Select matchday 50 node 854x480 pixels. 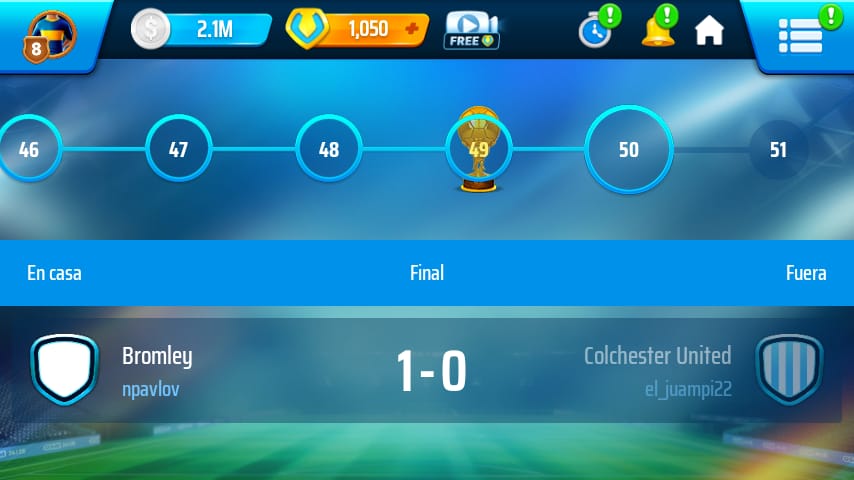coord(628,150)
